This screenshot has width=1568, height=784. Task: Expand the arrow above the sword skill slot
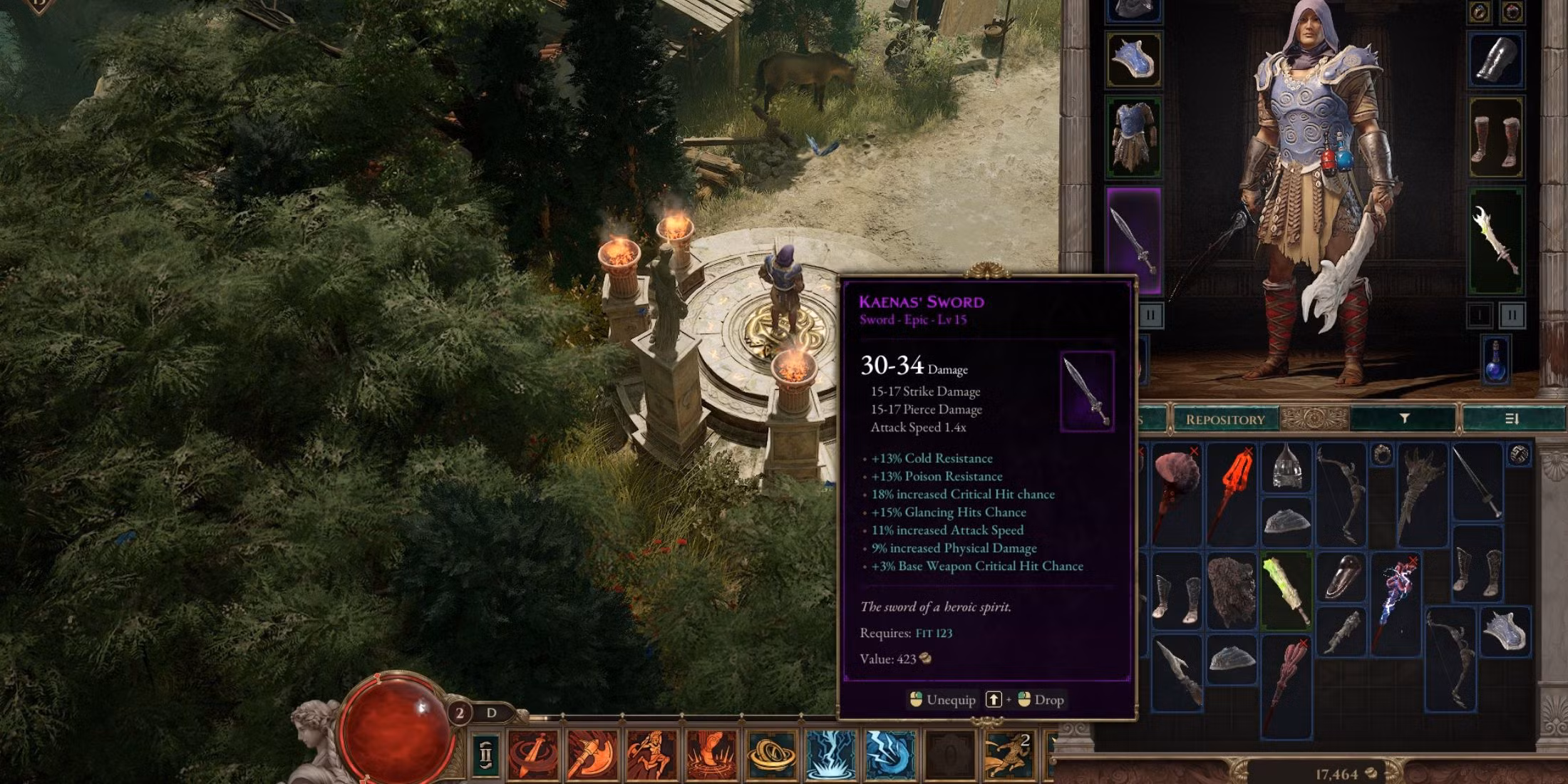pyautogui.click(x=562, y=716)
